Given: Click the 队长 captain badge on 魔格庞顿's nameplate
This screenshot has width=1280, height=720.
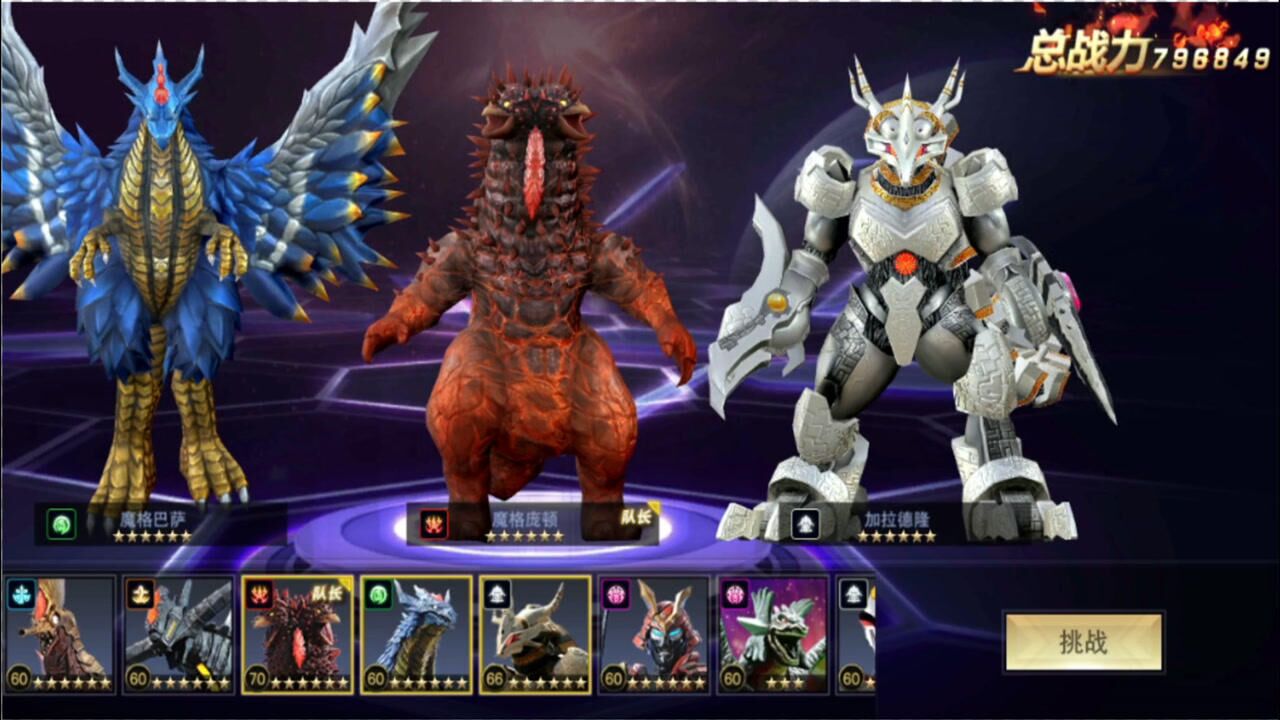Looking at the screenshot, I should [x=637, y=516].
